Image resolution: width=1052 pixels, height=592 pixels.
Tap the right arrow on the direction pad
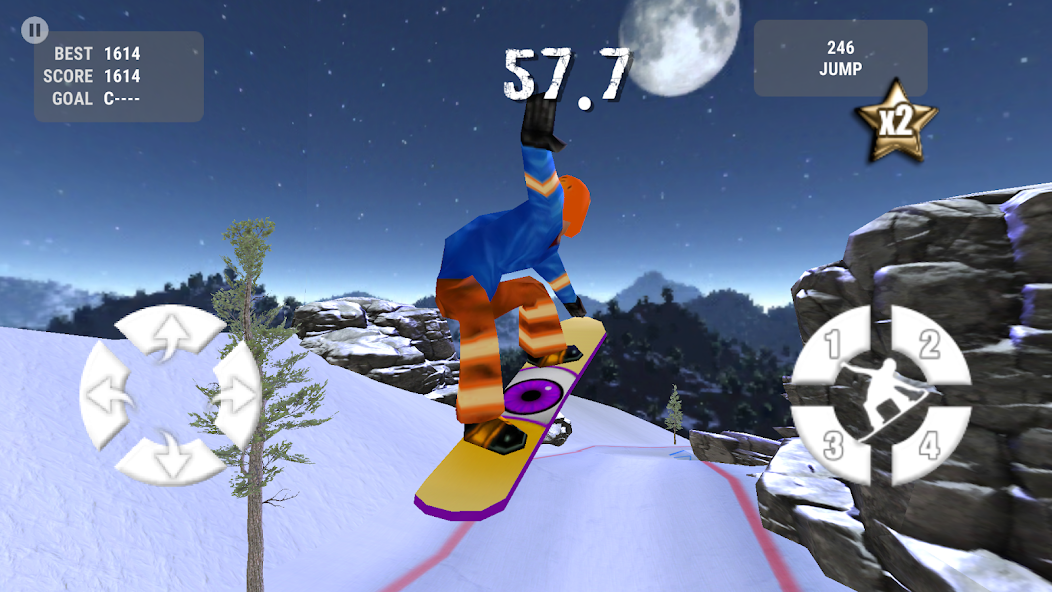(233, 396)
